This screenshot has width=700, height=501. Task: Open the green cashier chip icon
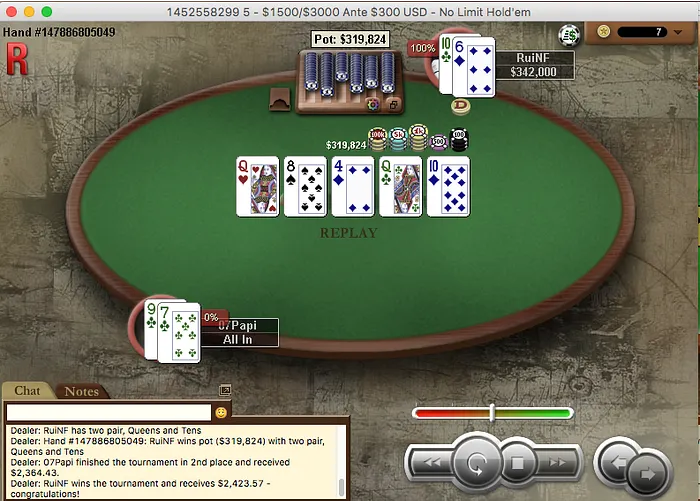(570, 33)
